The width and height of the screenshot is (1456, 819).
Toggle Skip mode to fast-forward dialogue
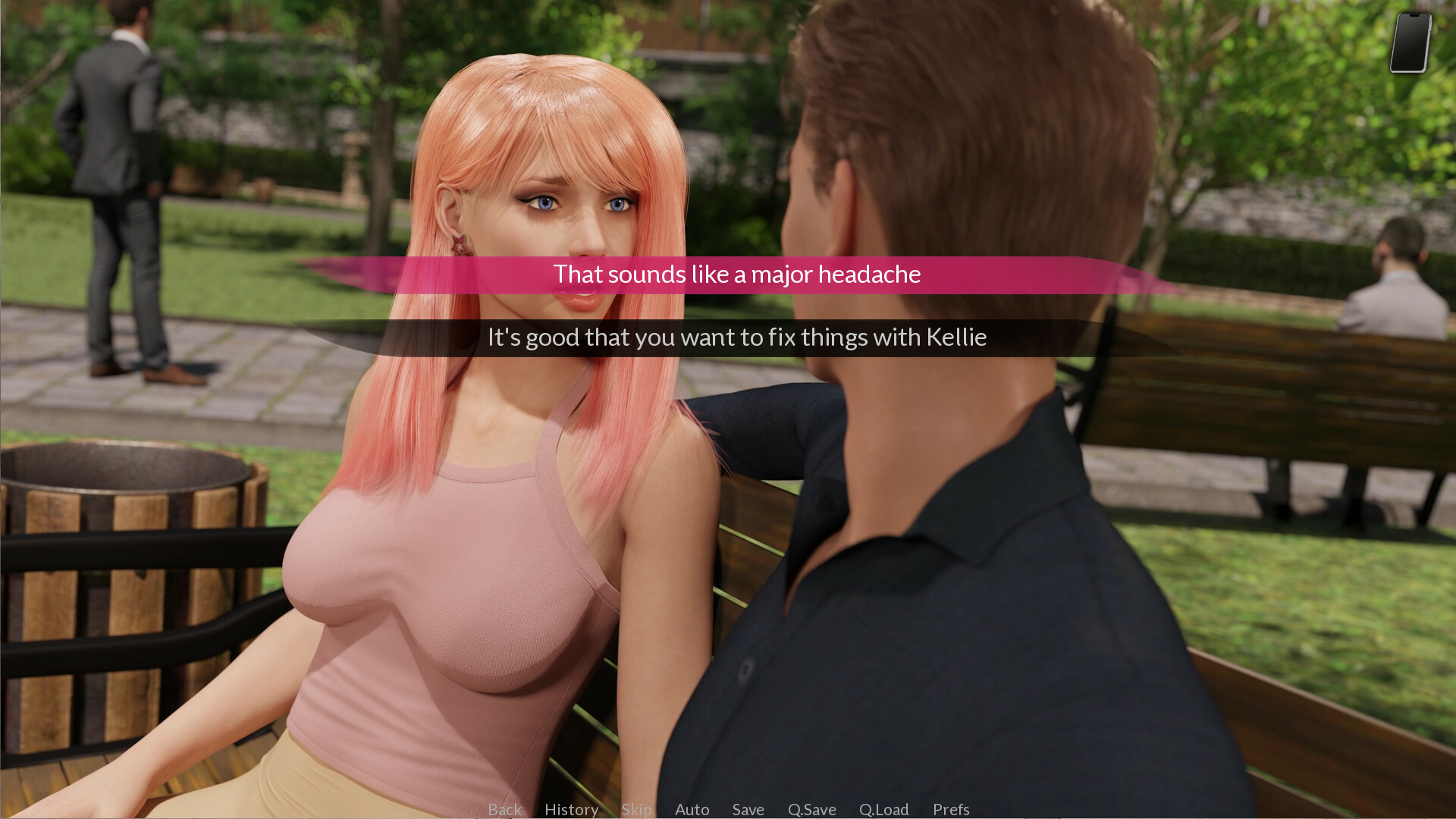click(636, 809)
